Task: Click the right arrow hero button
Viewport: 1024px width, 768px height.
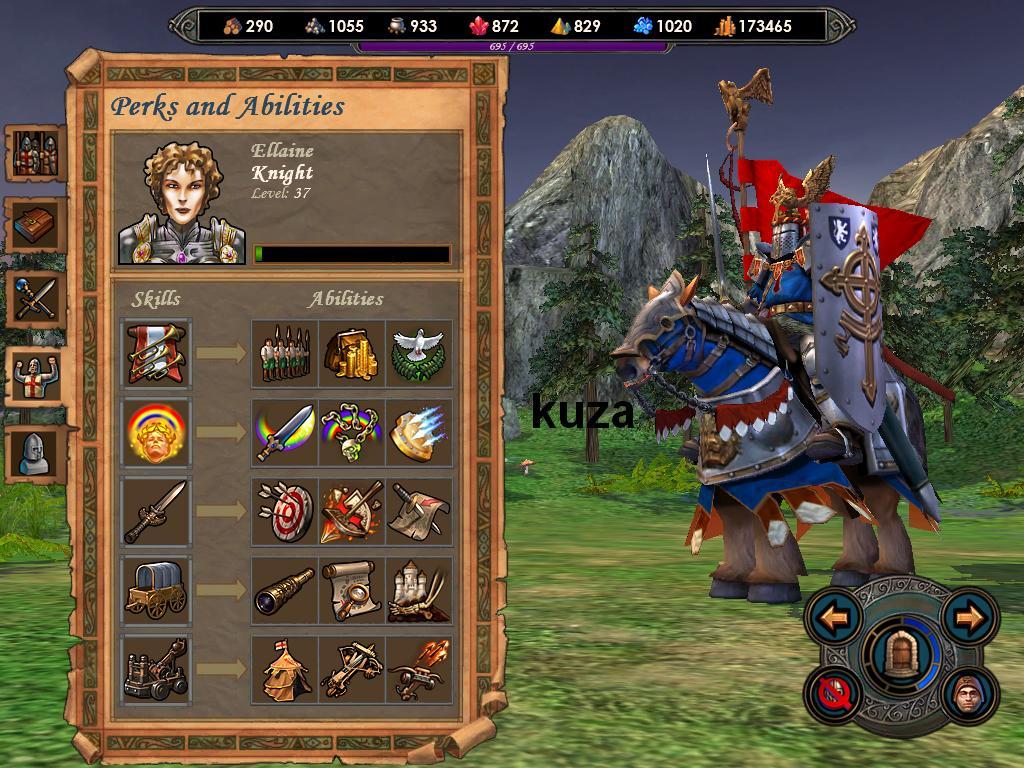Action: coord(969,618)
